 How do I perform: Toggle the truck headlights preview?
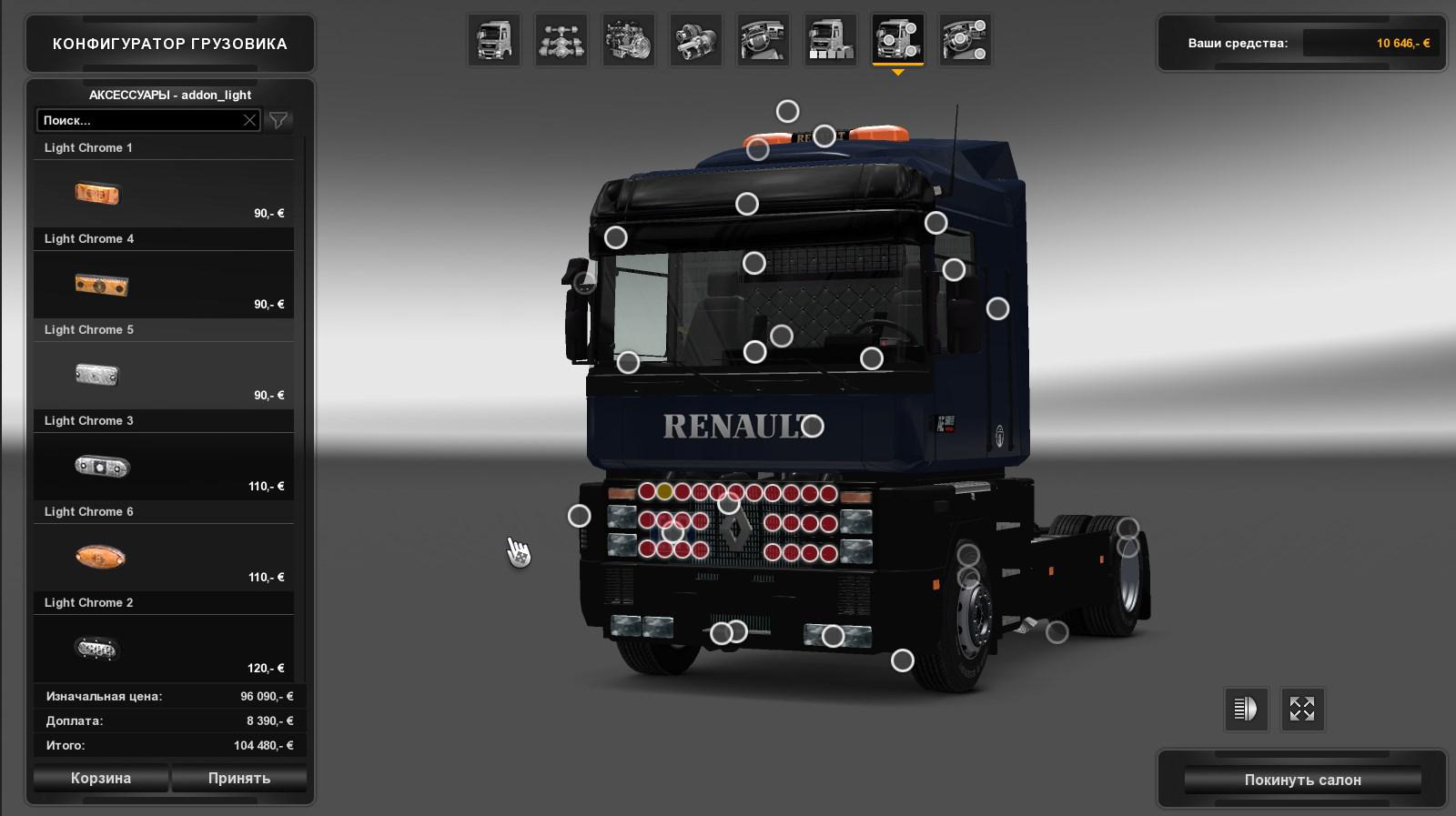pos(1245,709)
